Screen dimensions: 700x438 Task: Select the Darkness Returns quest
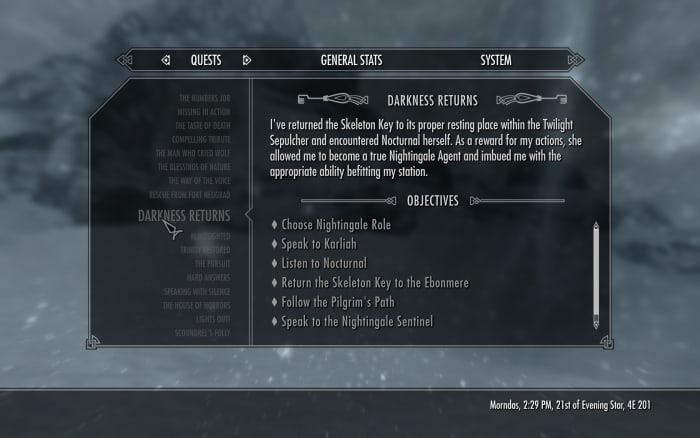(x=183, y=216)
